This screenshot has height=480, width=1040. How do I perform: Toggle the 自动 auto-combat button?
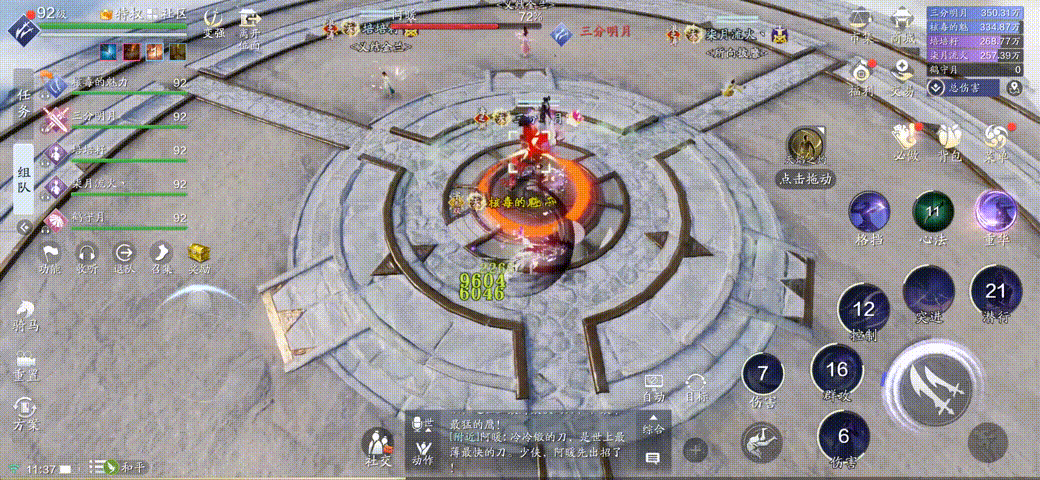coord(654,388)
